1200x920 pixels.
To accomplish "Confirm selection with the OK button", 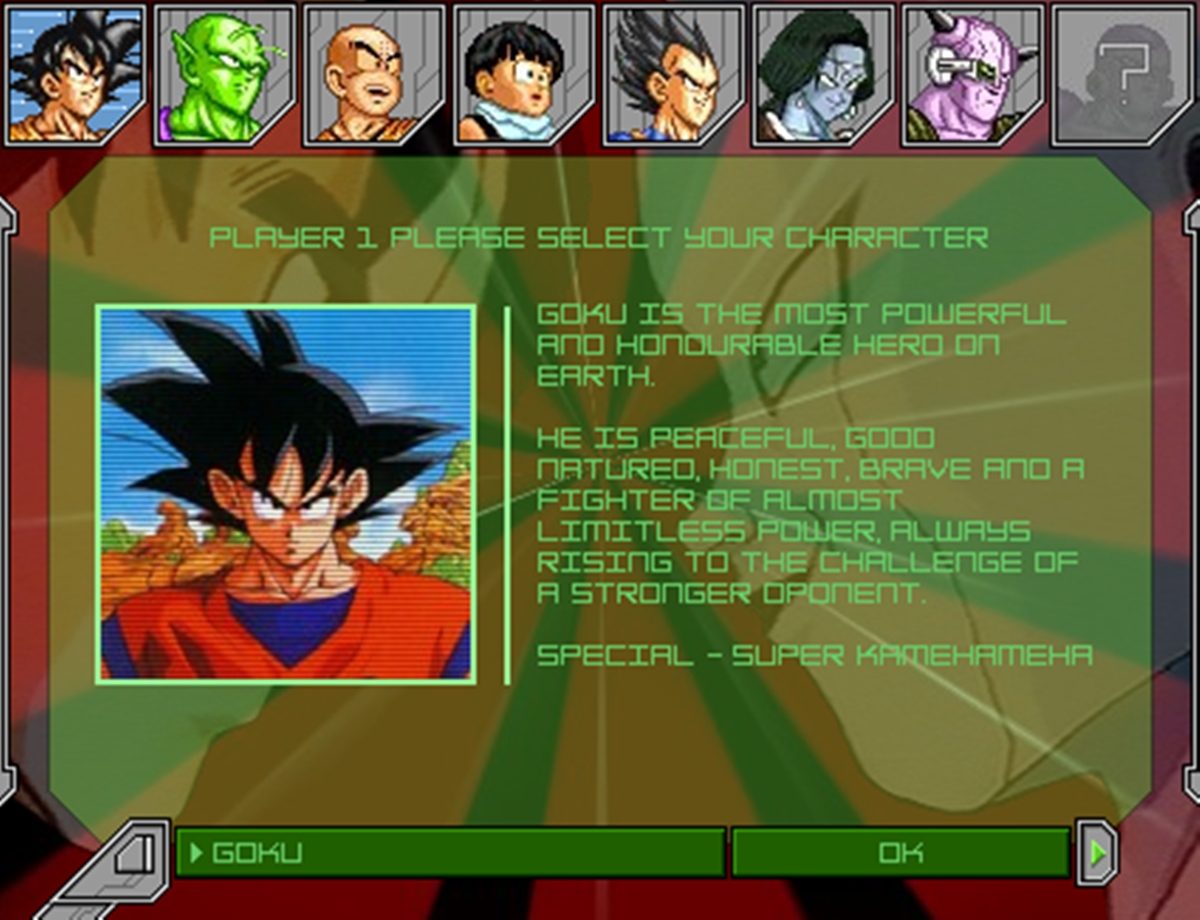I will (x=900, y=853).
